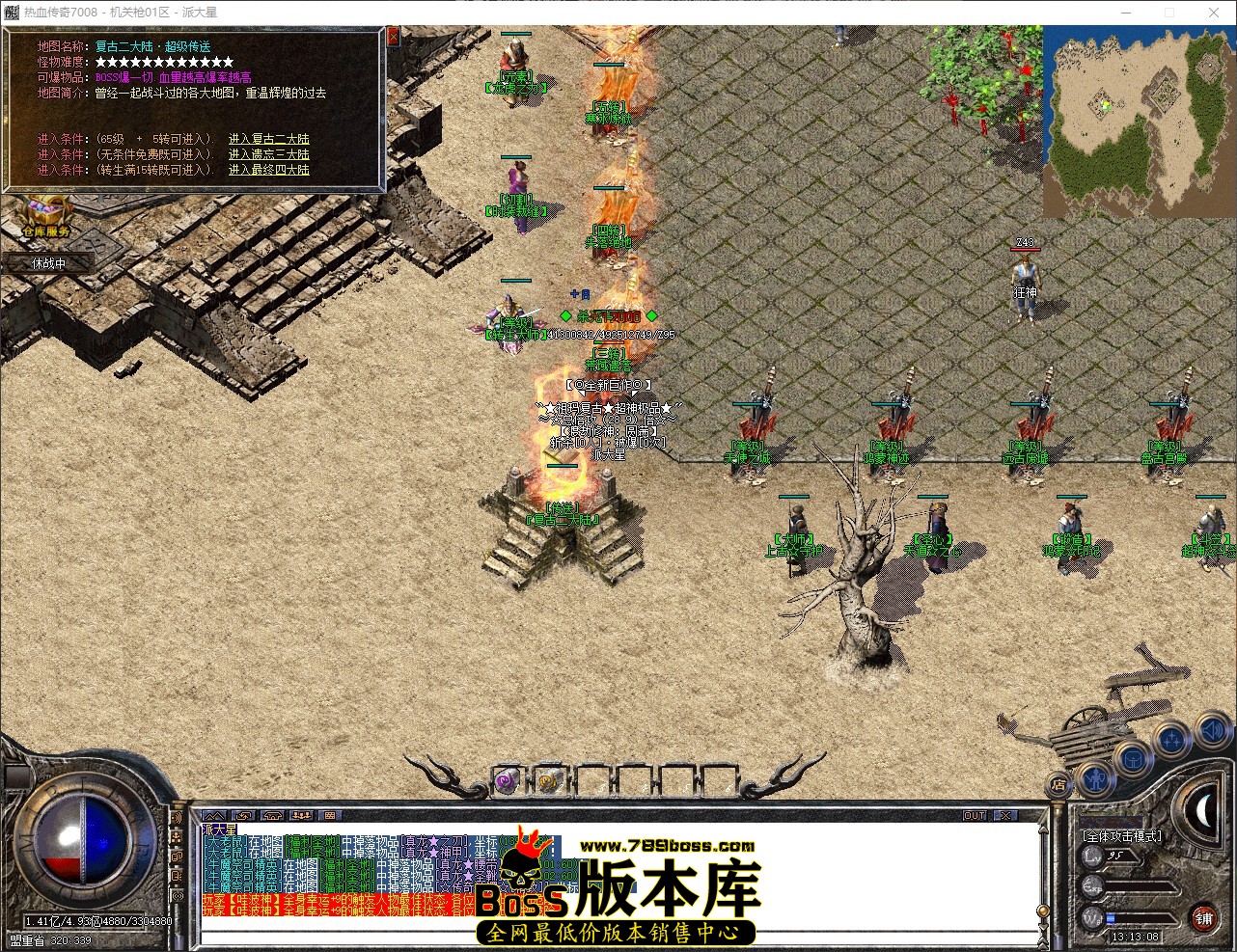Open the skills sparkle icon
1237x952 pixels.
(1170, 738)
